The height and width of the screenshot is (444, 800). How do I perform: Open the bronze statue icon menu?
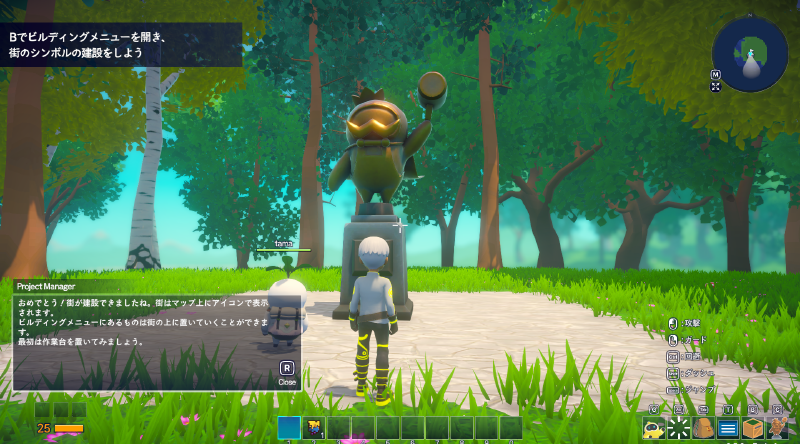pos(778,429)
